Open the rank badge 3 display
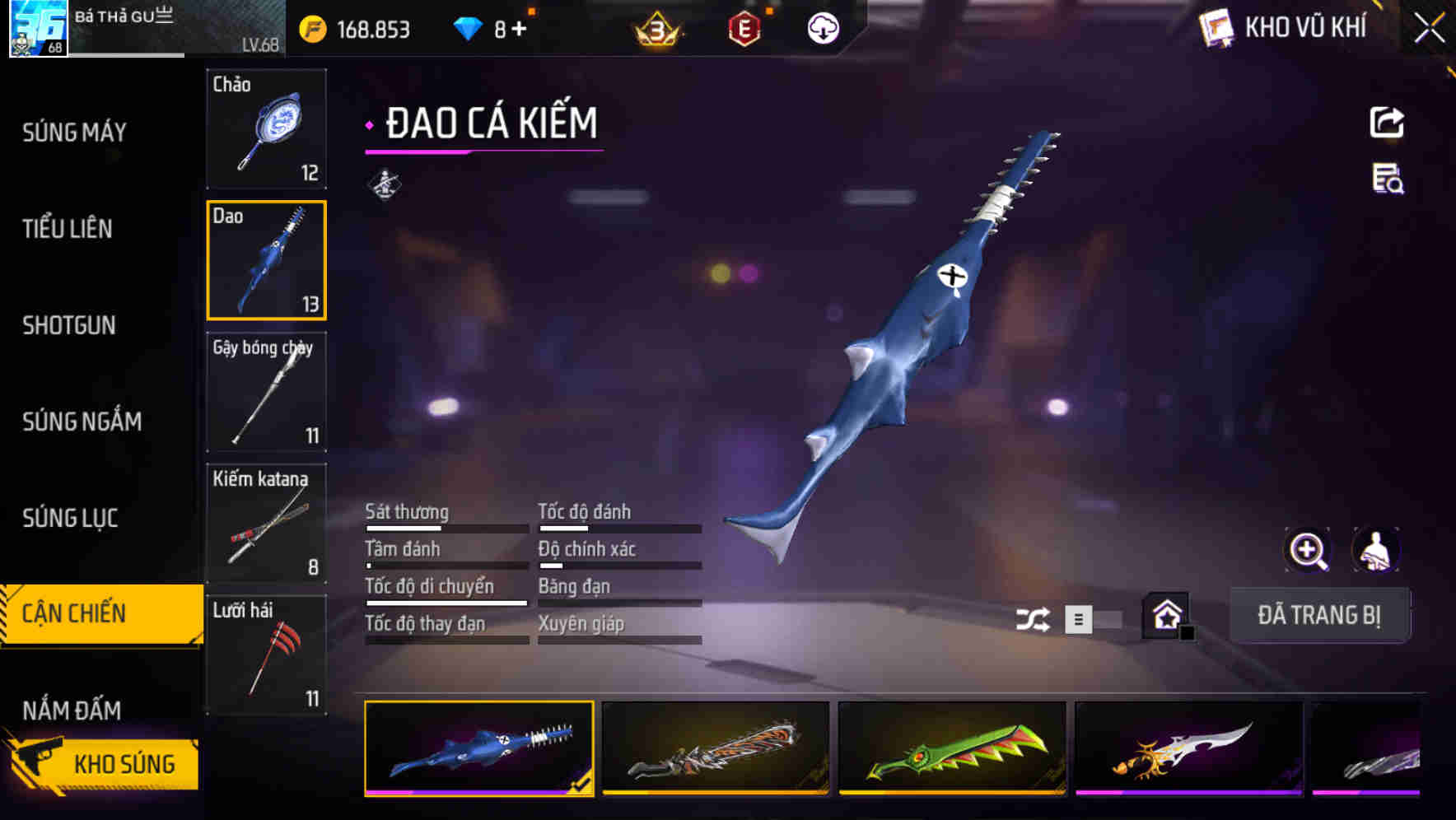Screen dimensions: 1456x820 (x=655, y=29)
